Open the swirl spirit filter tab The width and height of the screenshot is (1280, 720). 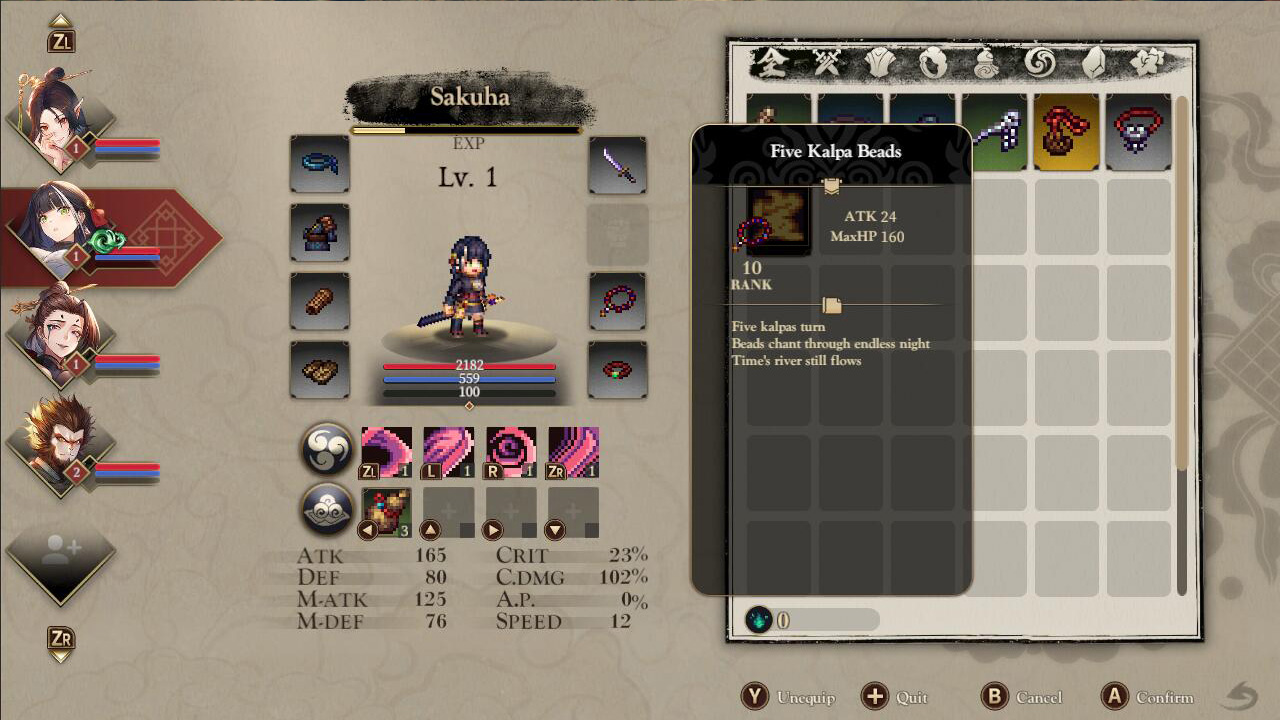[x=1040, y=62]
